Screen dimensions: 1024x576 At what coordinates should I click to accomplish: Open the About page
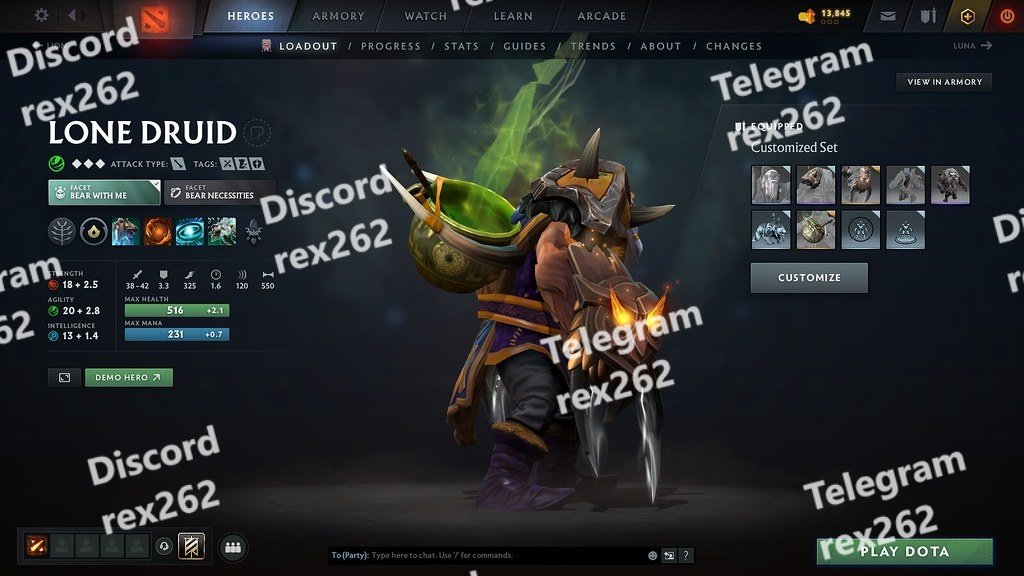point(661,46)
